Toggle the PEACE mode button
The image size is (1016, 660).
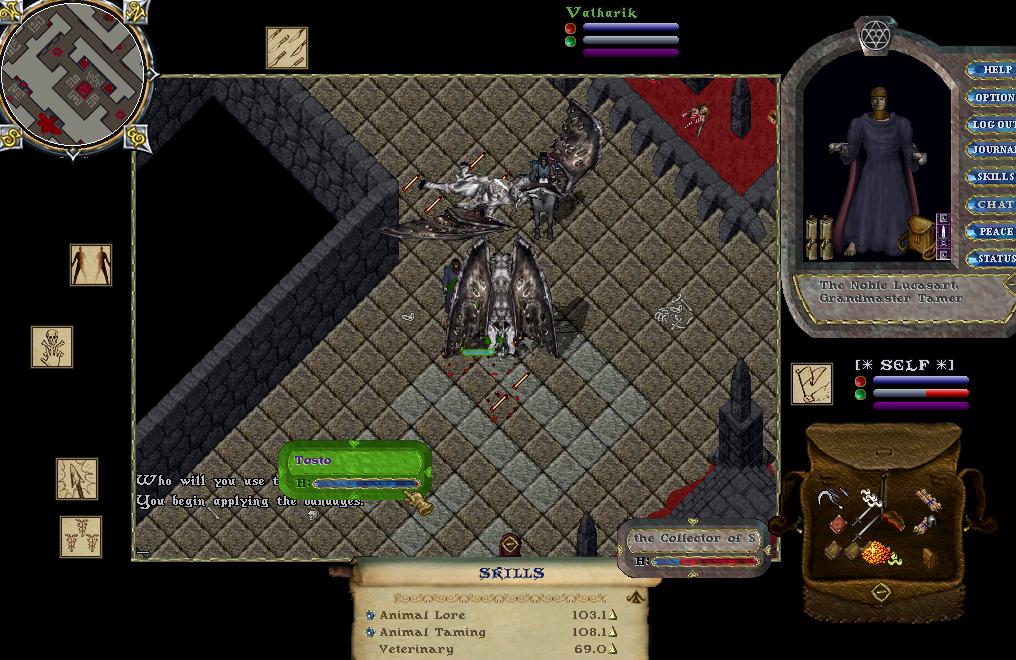click(x=994, y=231)
